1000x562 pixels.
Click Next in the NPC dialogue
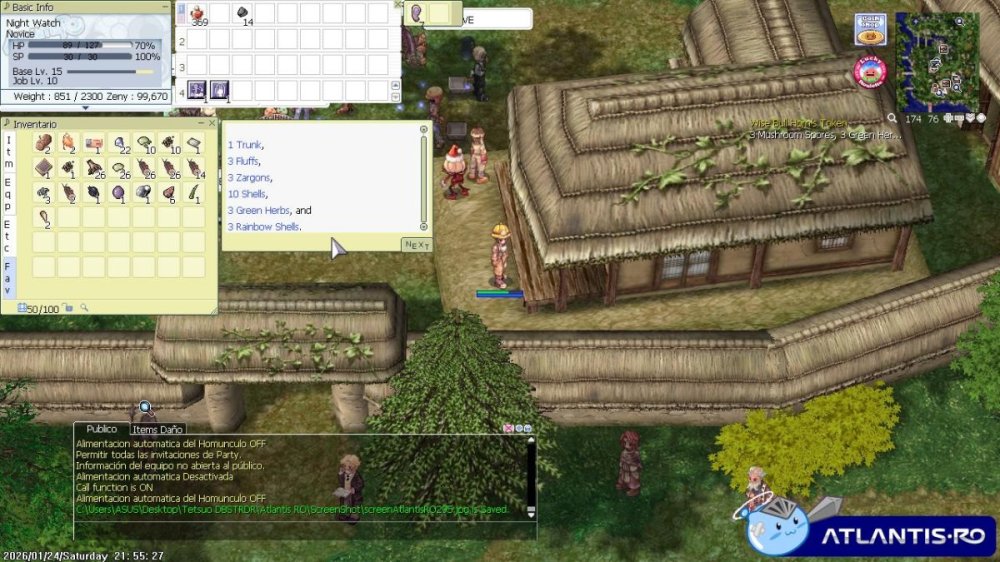pyautogui.click(x=417, y=244)
